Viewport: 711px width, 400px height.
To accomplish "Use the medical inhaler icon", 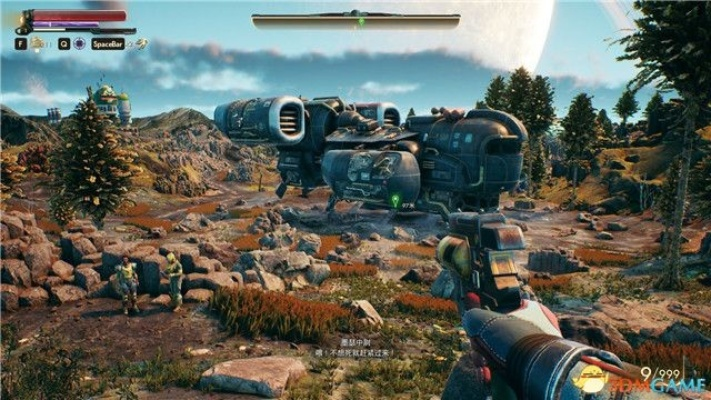I will point(36,44).
